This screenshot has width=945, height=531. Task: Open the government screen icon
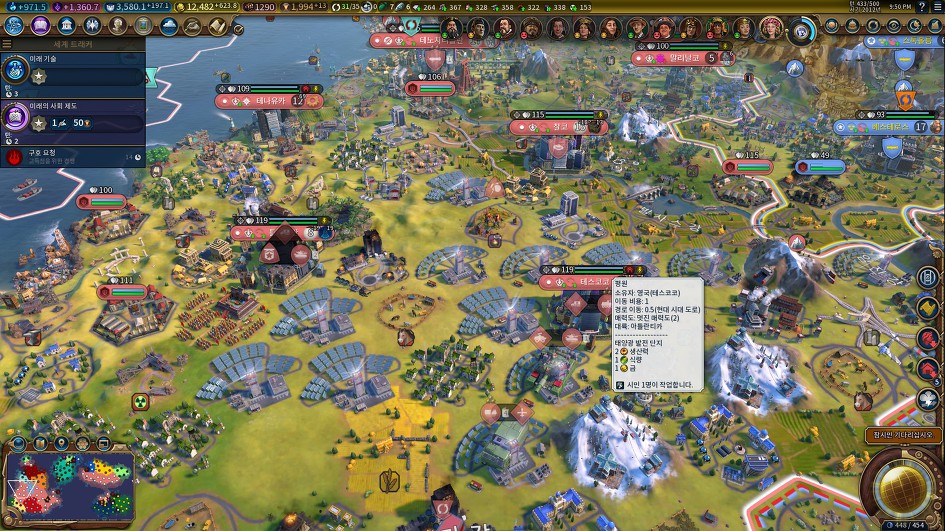pos(67,26)
